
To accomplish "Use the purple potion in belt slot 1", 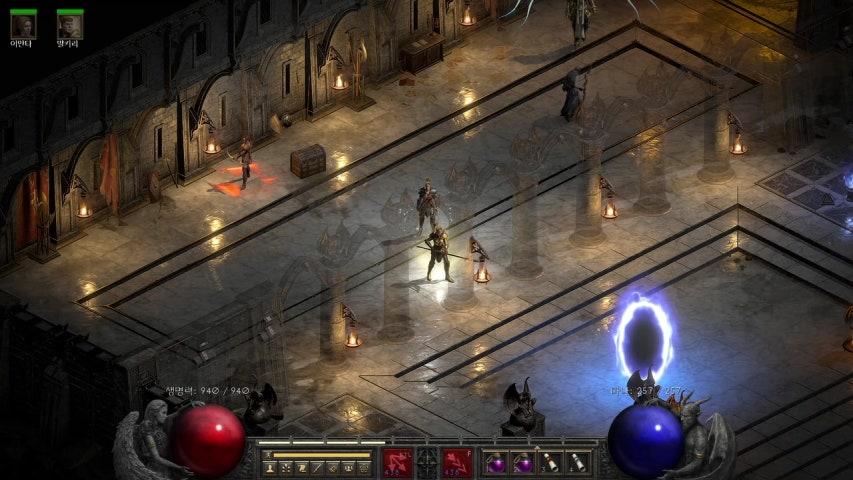I will tap(496, 463).
